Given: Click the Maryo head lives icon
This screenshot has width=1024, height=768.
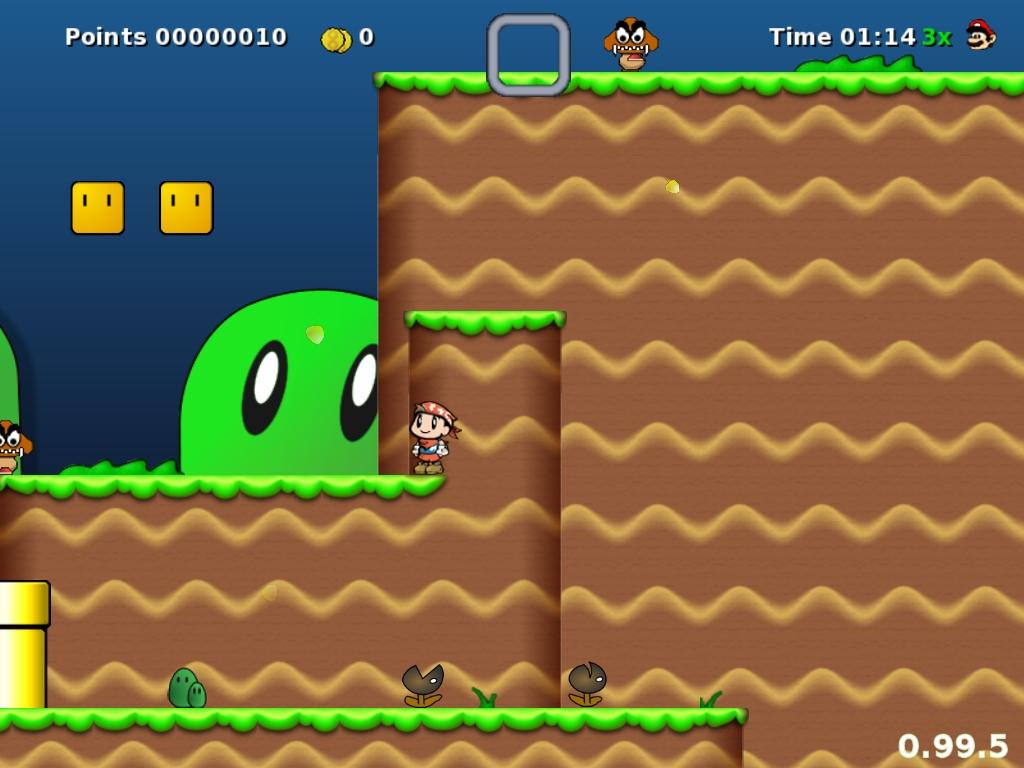Looking at the screenshot, I should pyautogui.click(x=981, y=35).
